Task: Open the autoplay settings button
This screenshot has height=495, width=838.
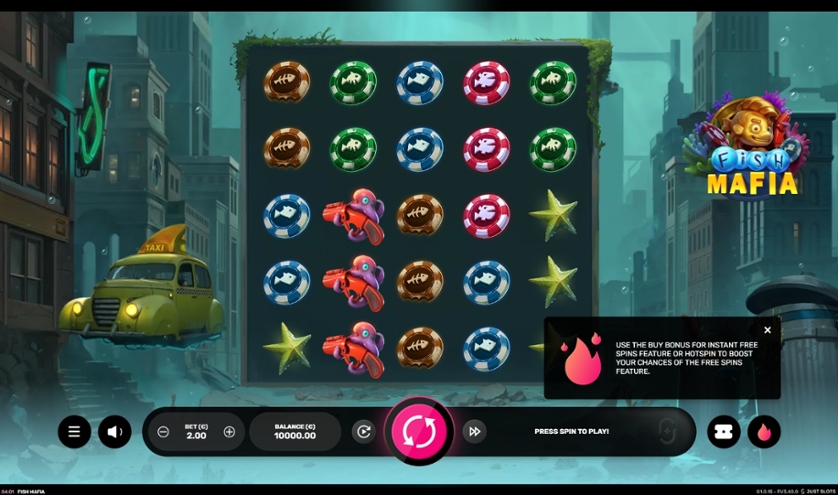Action: [x=364, y=431]
